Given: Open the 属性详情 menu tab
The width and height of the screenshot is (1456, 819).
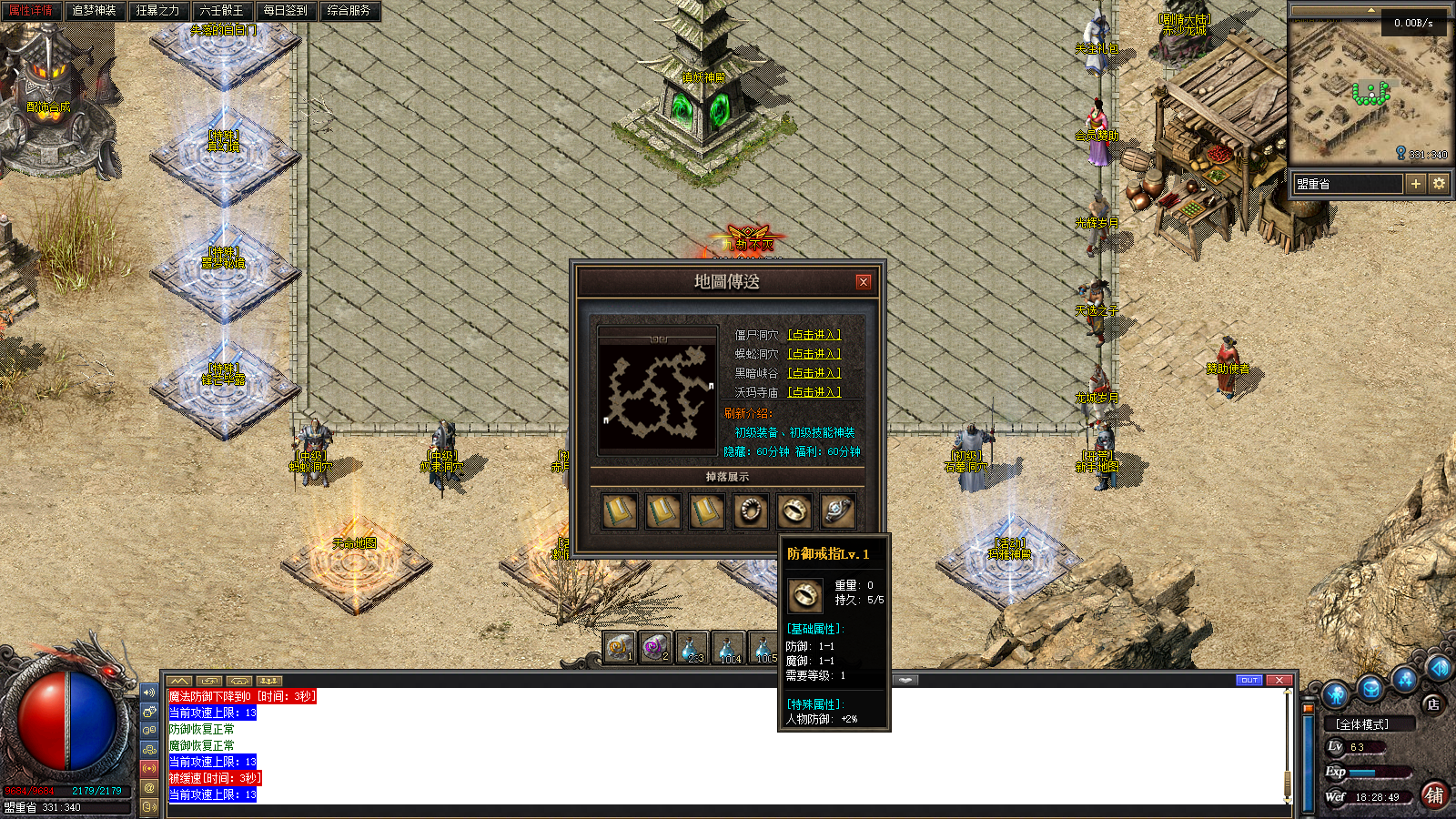Looking at the screenshot, I should pyautogui.click(x=31, y=11).
